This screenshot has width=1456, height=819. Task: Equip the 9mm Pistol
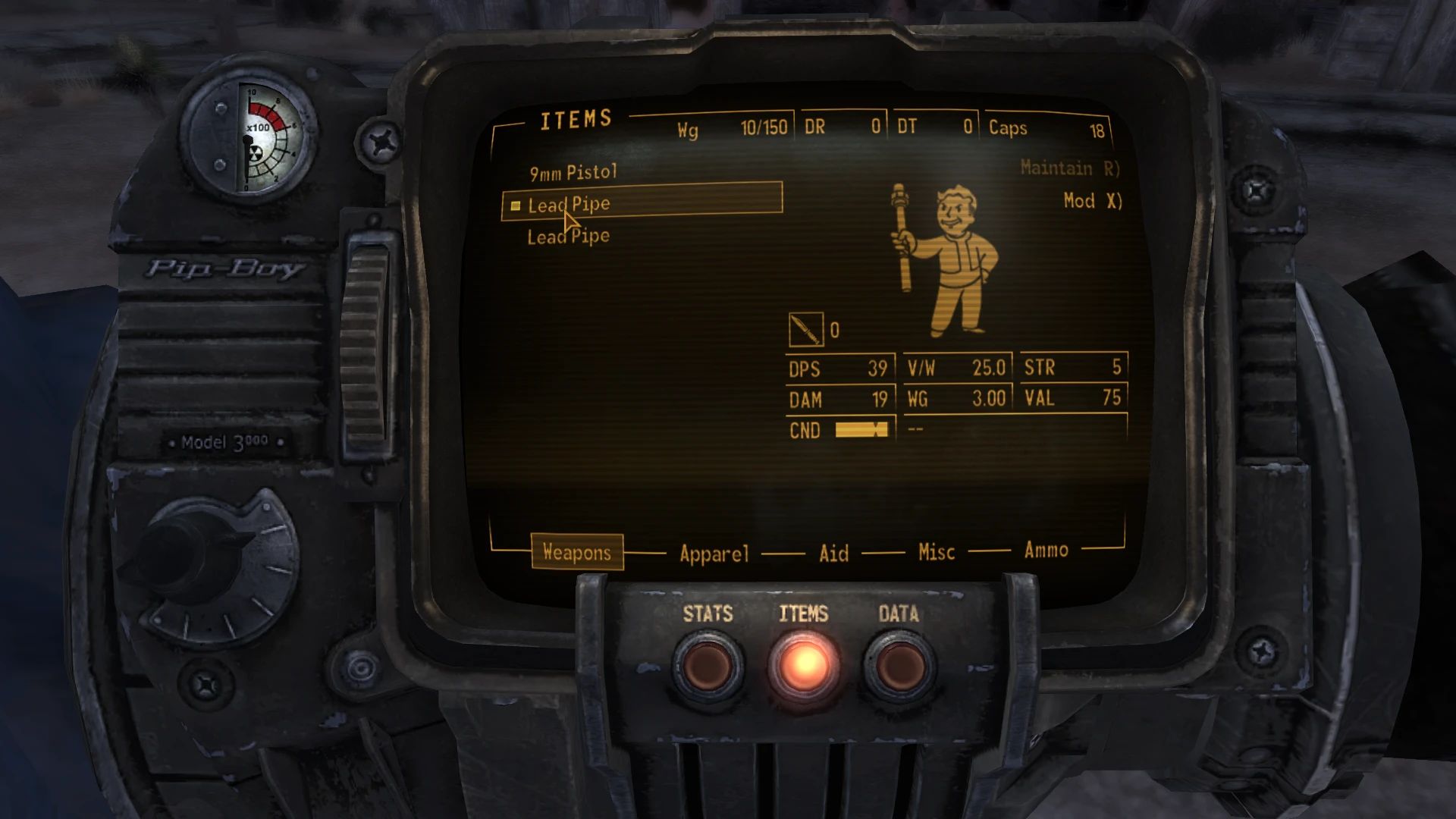574,171
